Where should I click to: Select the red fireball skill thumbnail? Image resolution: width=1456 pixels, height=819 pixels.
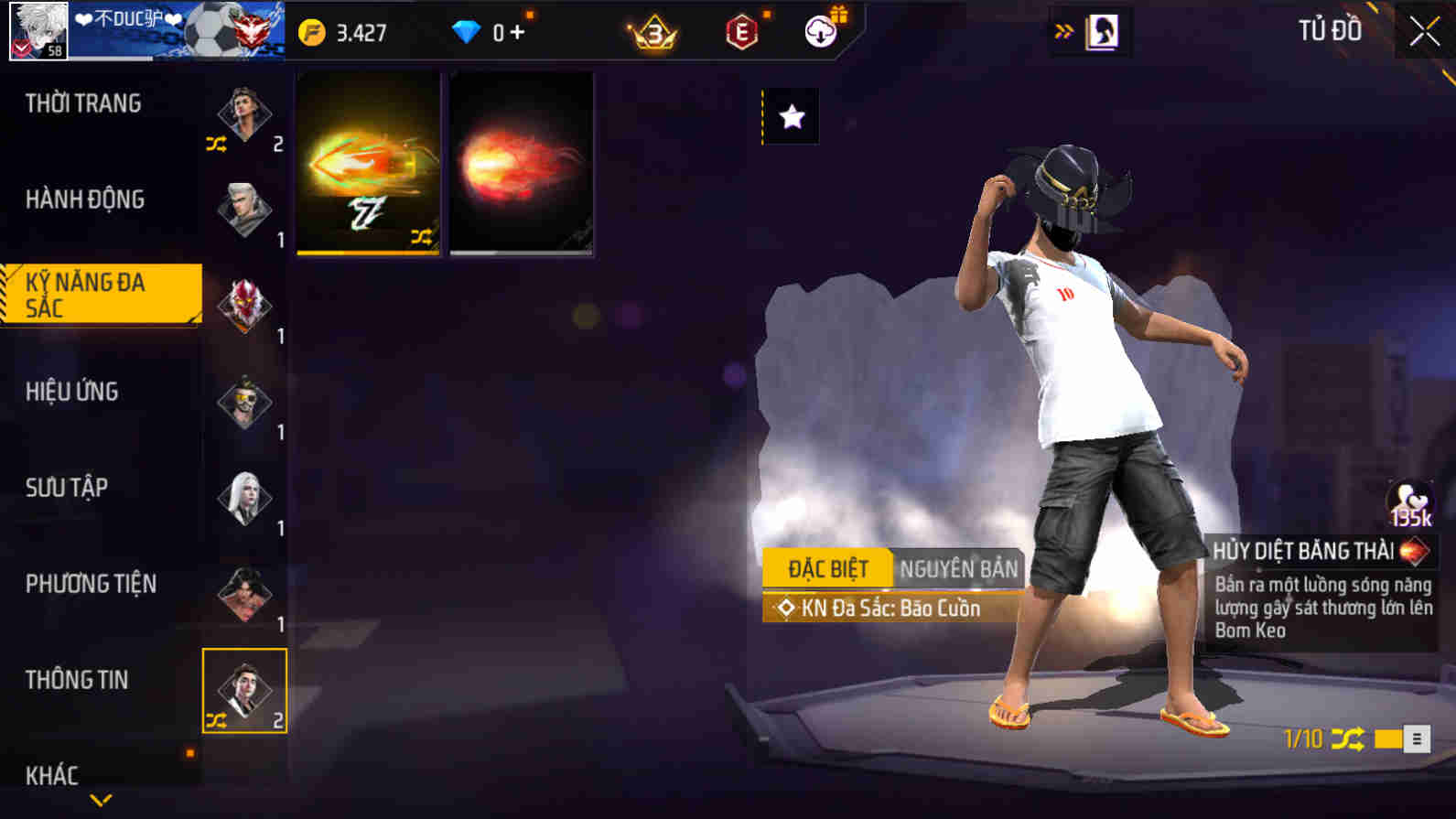(x=521, y=163)
